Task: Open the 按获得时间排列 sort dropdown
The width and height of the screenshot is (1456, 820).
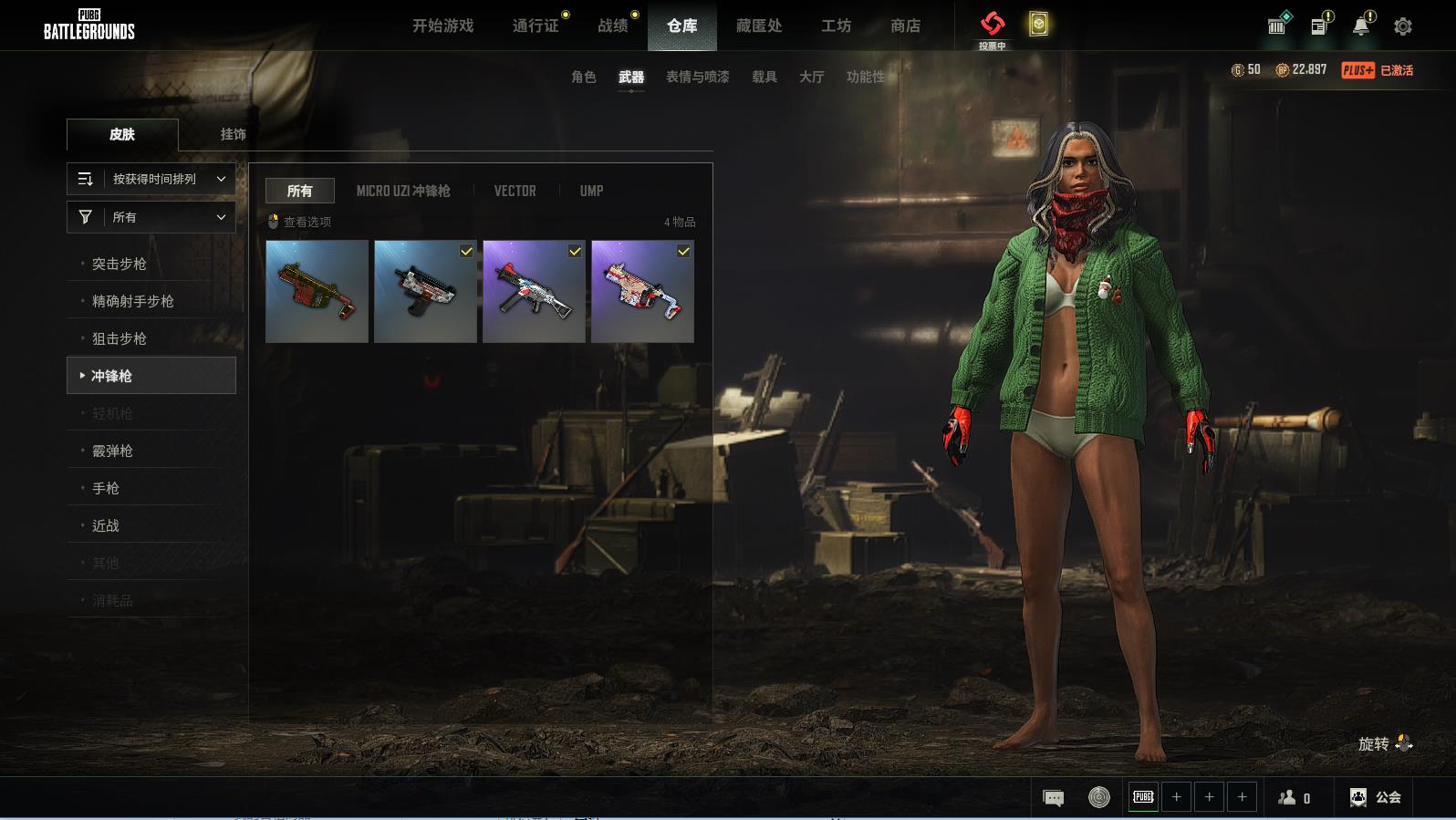Action: 151,179
